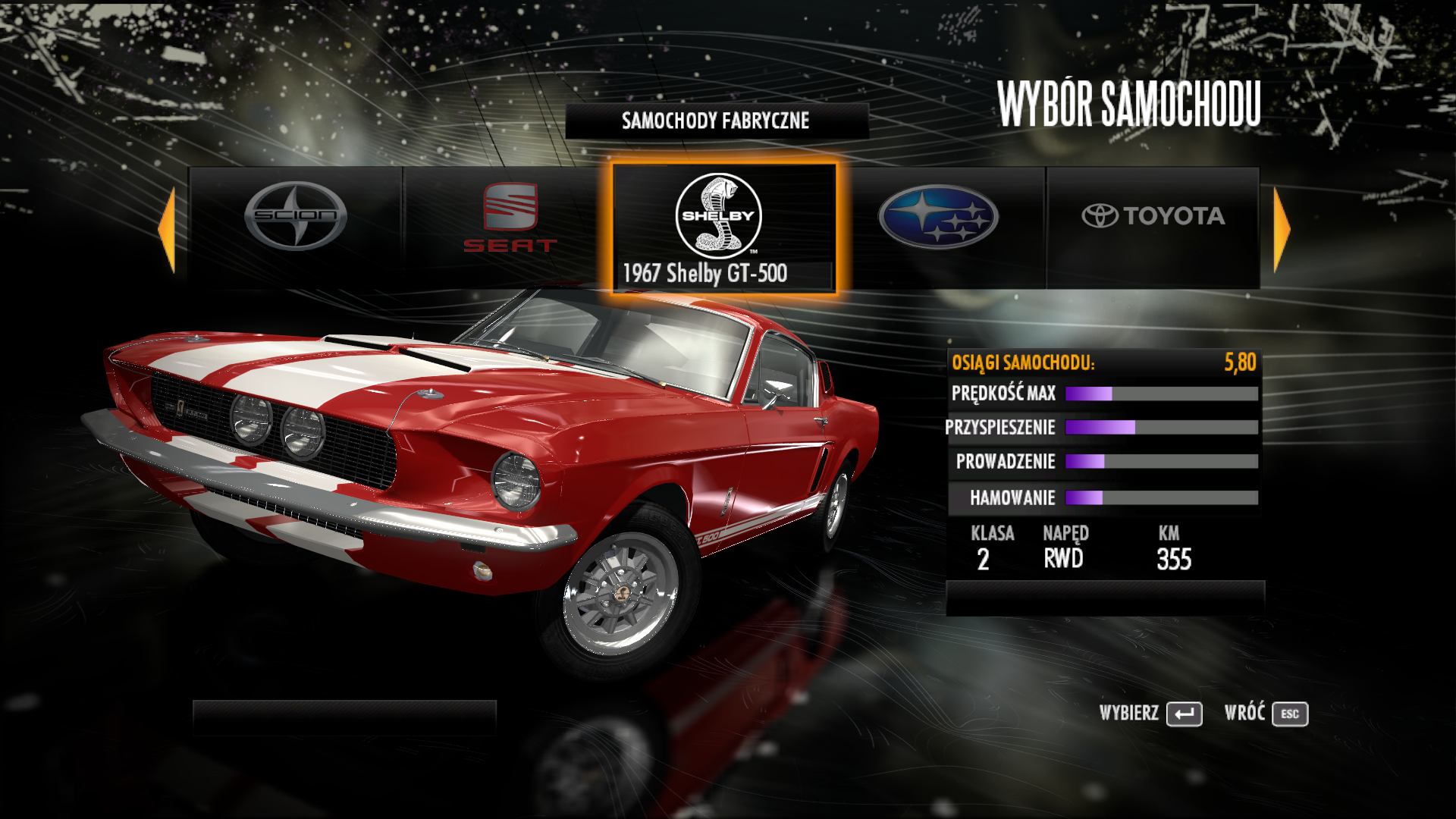Choose the Toyota manufacturer tile
Viewport: 1456px width, 819px height.
[1153, 226]
